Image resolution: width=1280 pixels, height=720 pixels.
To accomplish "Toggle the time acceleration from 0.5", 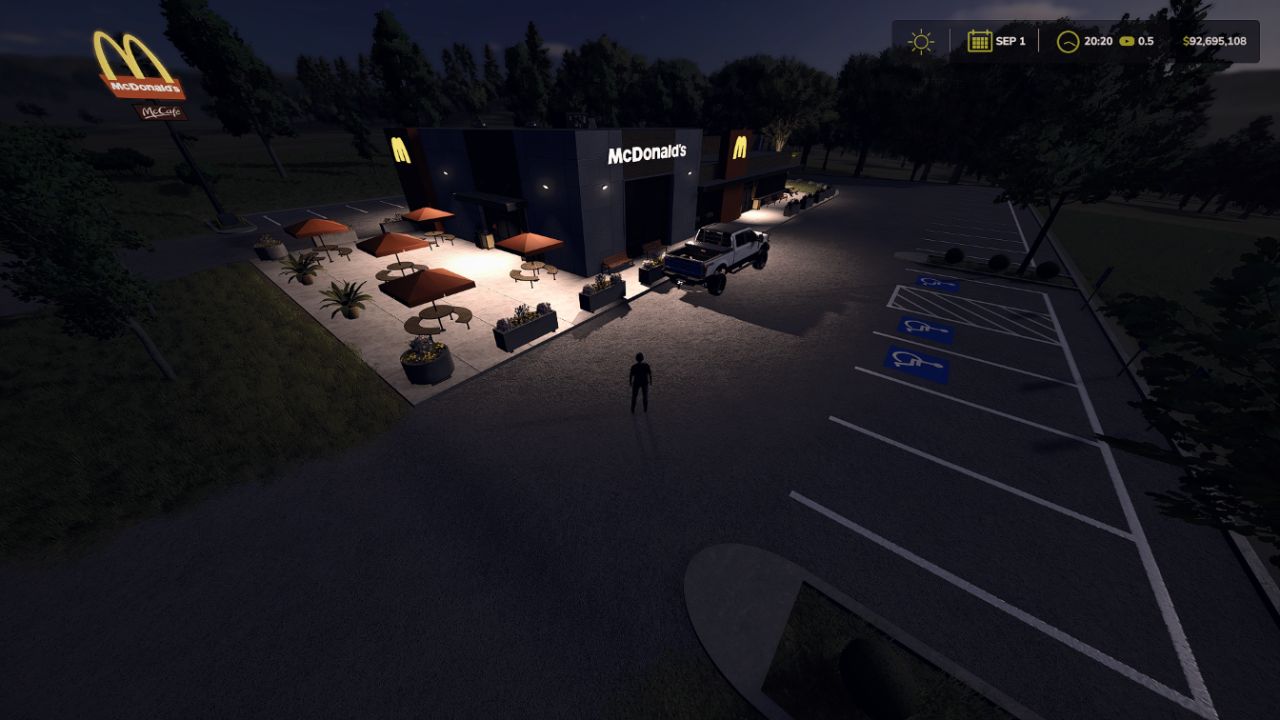I will coord(1146,41).
